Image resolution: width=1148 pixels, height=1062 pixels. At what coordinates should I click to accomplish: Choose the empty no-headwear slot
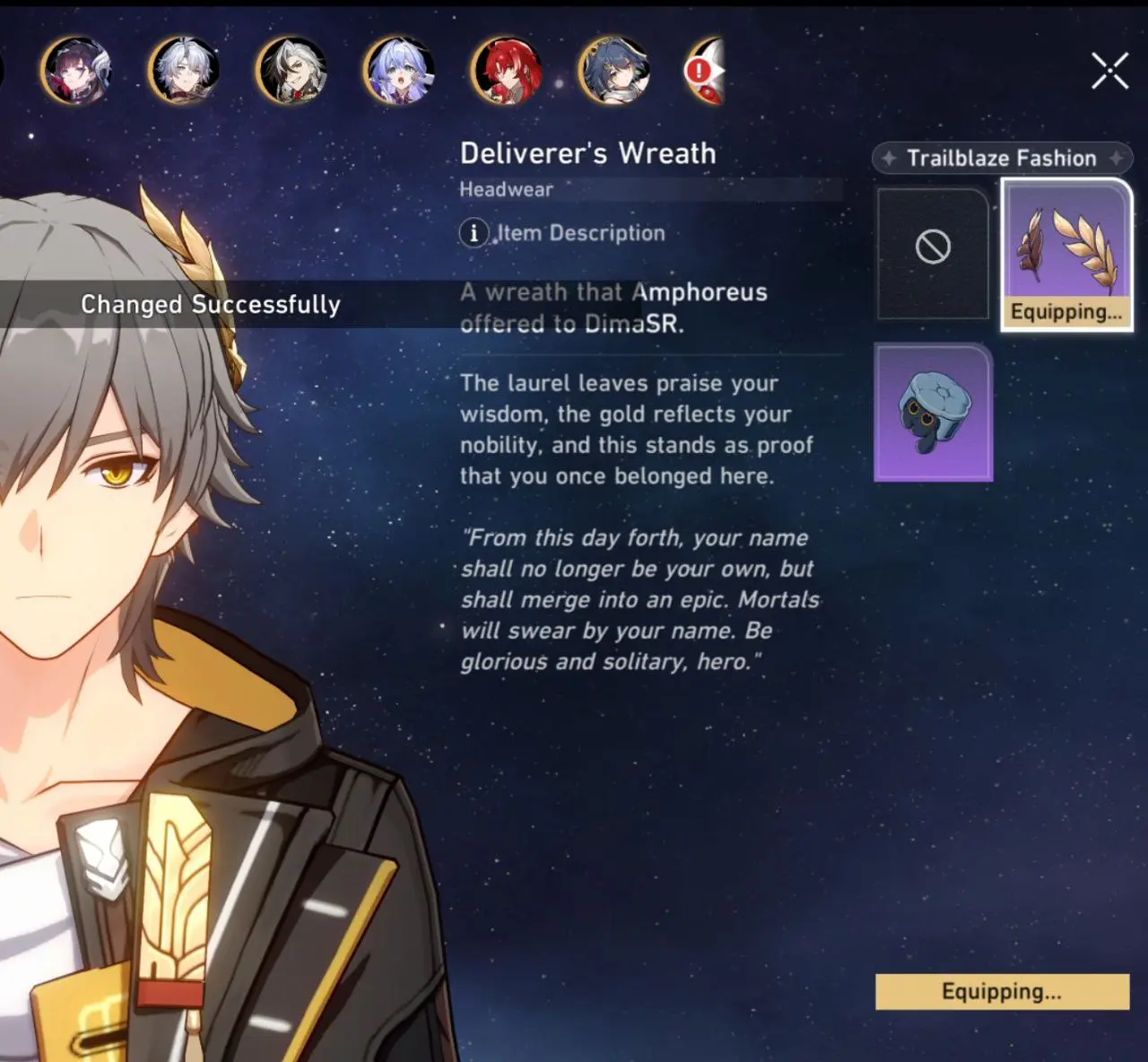pyautogui.click(x=933, y=252)
